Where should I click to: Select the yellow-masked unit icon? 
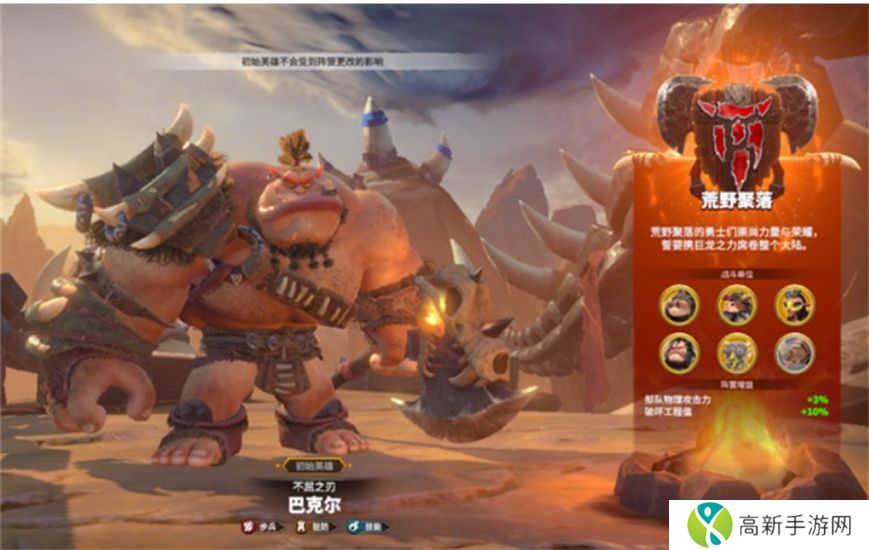pos(794,304)
